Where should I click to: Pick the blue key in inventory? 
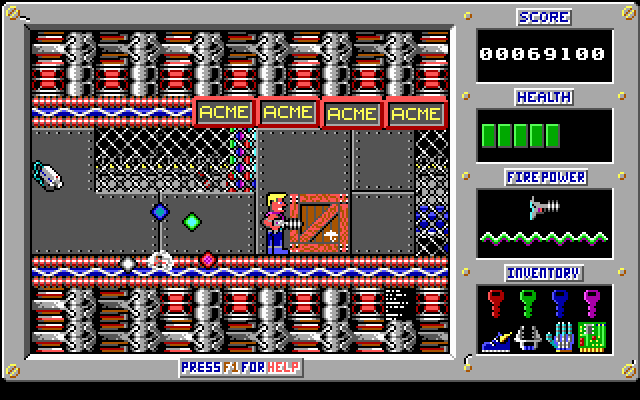click(560, 301)
